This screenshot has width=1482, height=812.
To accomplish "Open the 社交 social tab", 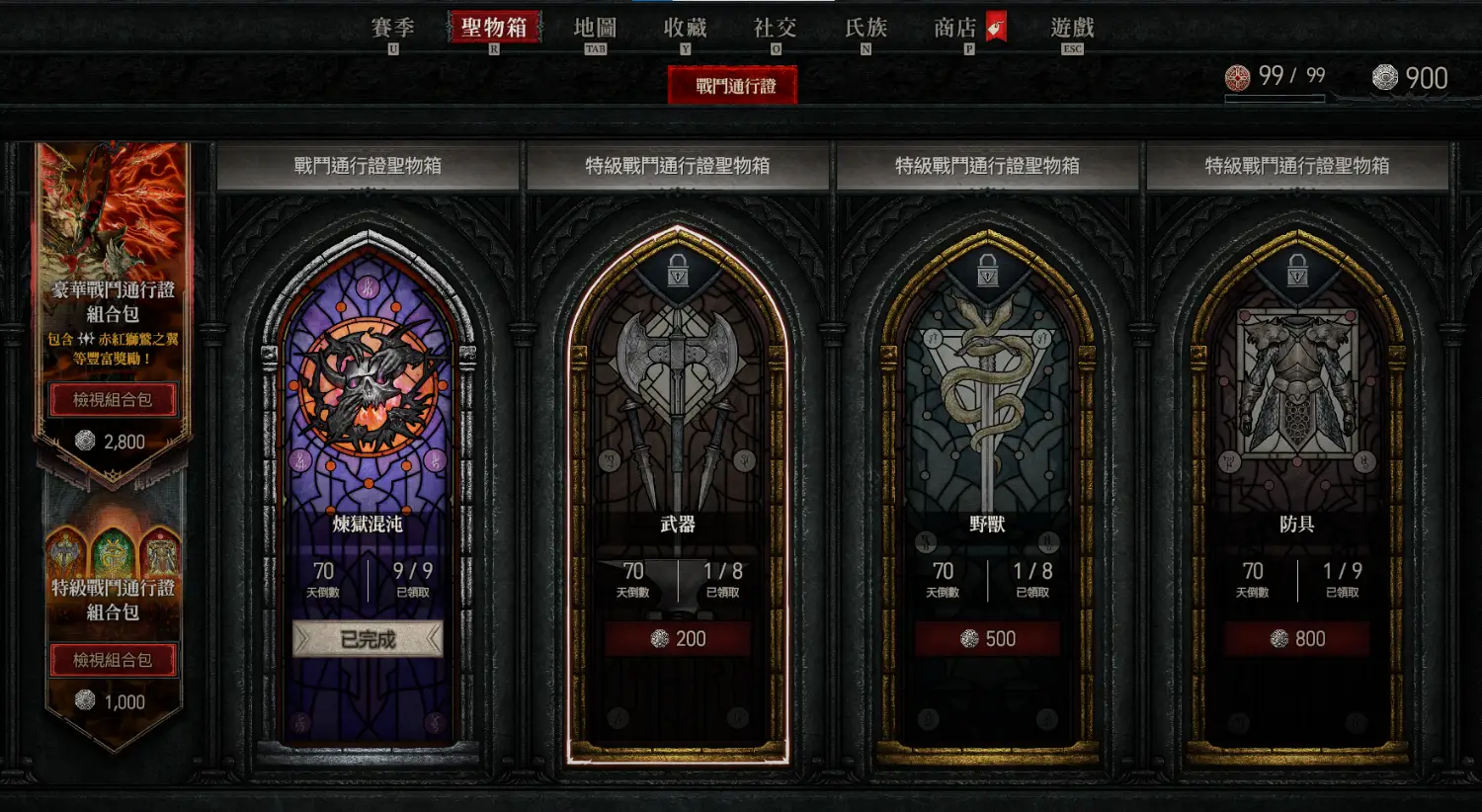I will [775, 28].
